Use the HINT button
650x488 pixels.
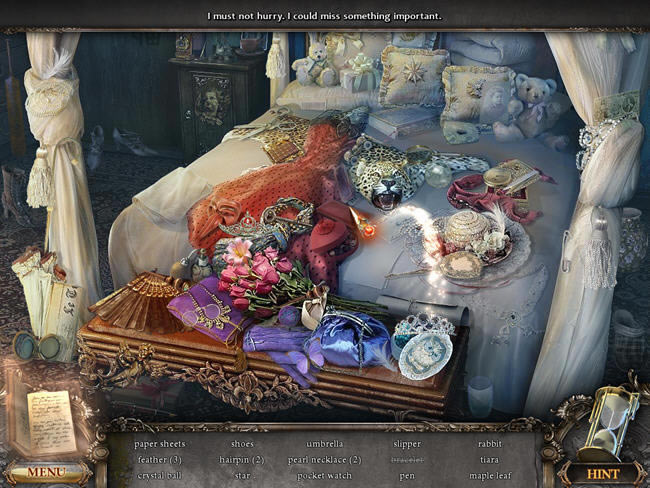click(x=603, y=473)
